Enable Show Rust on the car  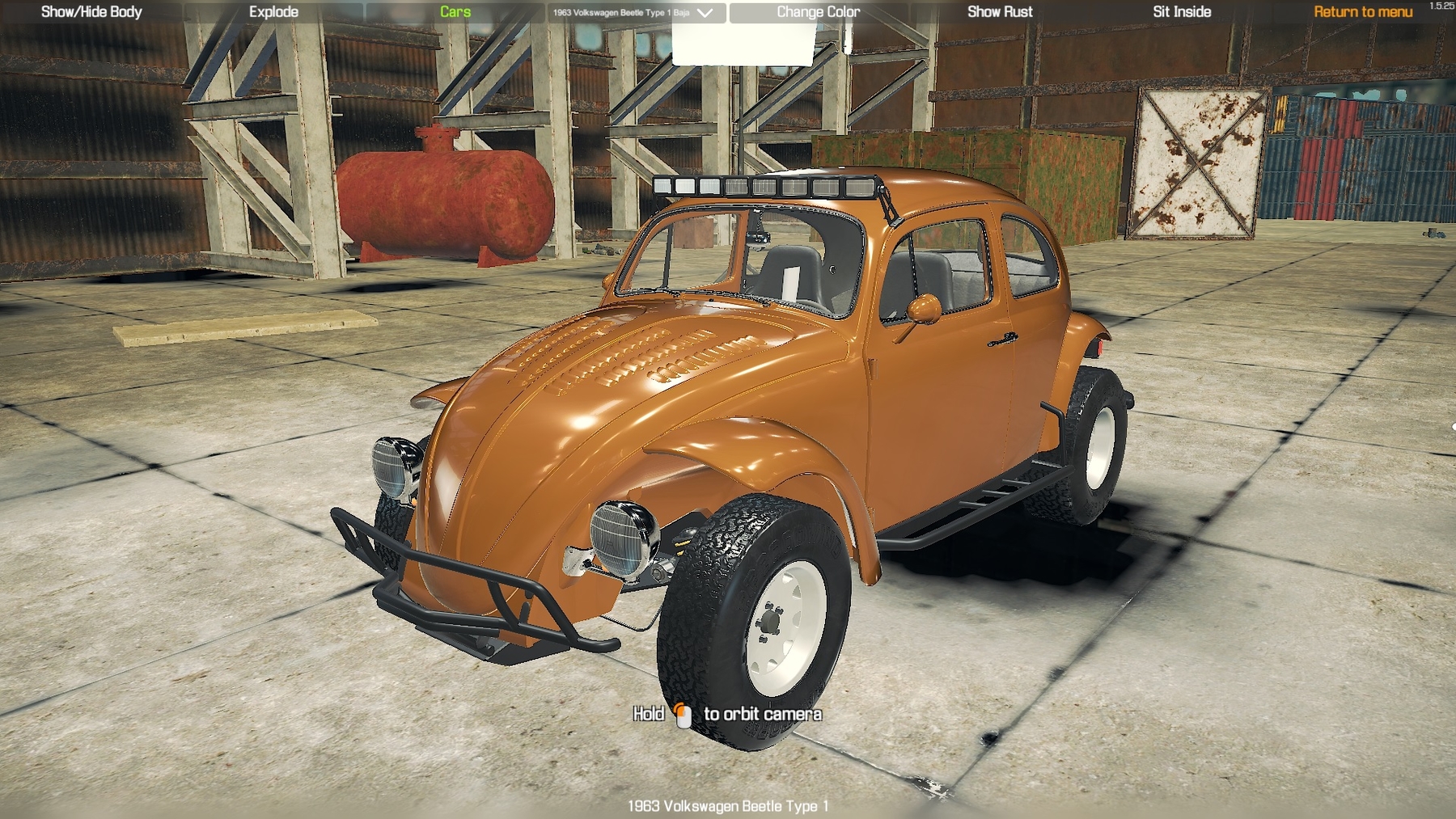tap(1000, 12)
